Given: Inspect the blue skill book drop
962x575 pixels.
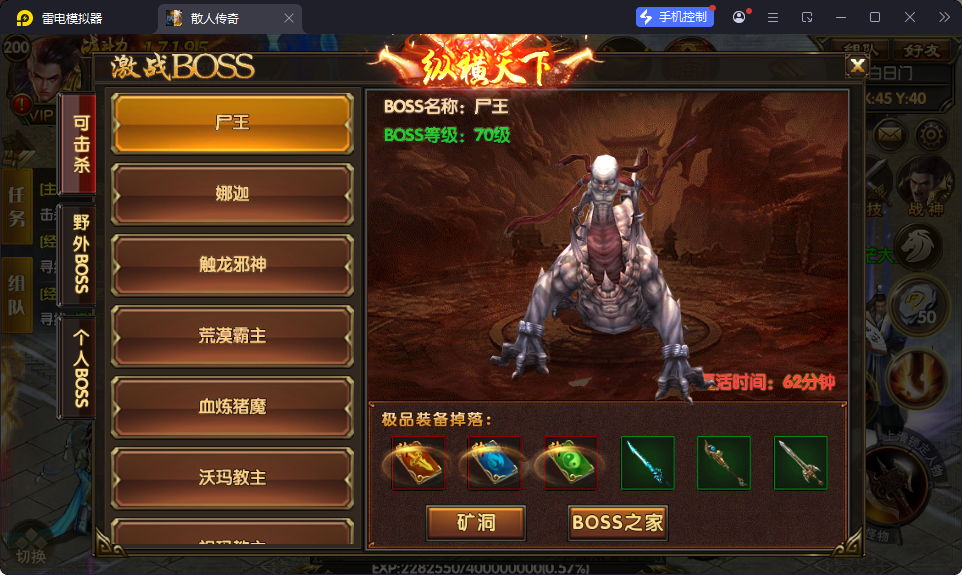Looking at the screenshot, I should 494,463.
